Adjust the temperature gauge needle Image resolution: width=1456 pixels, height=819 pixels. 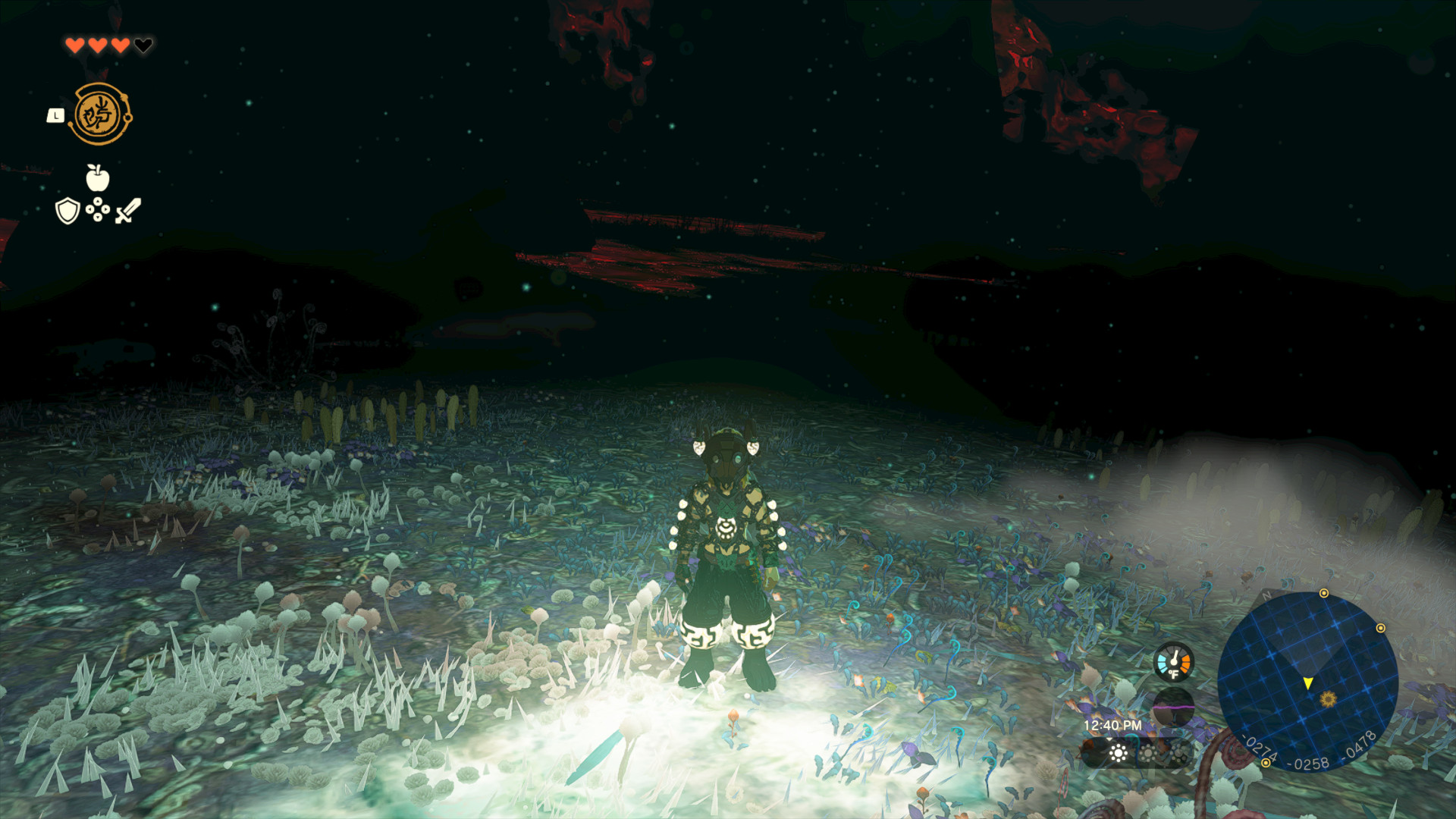pos(1175,657)
